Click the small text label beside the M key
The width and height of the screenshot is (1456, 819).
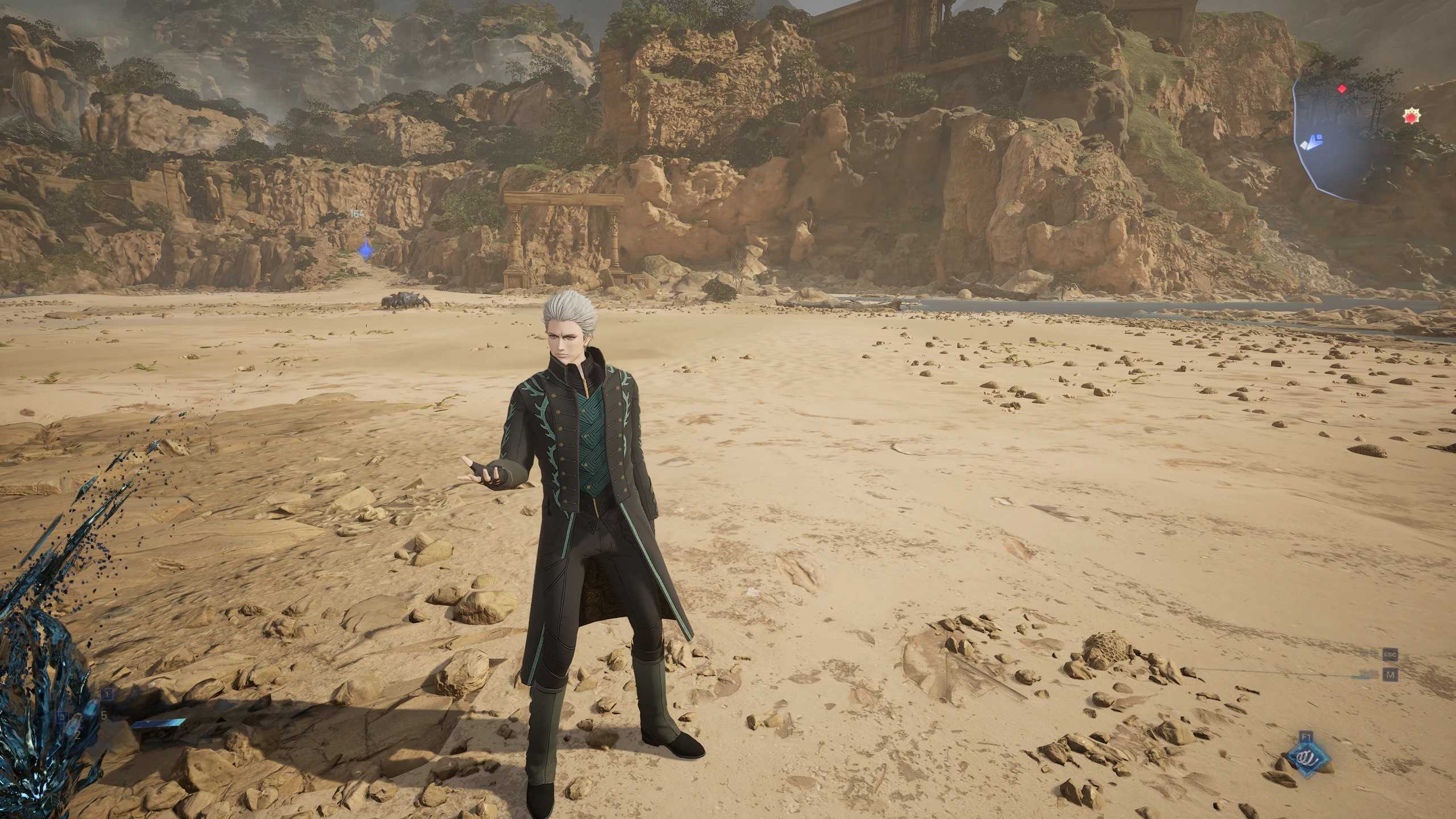[x=1368, y=674]
